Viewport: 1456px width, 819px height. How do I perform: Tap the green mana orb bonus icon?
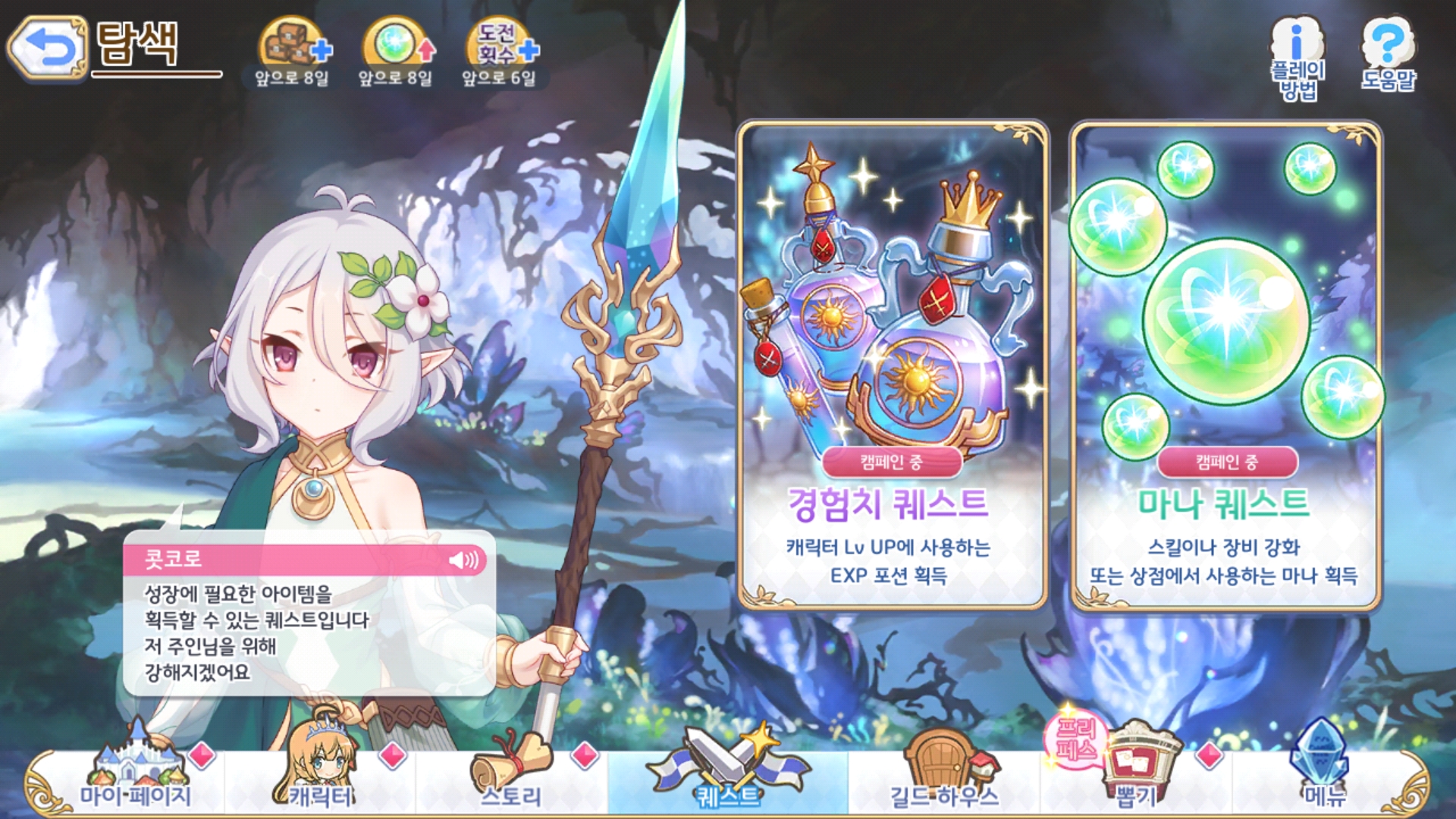pos(396,47)
